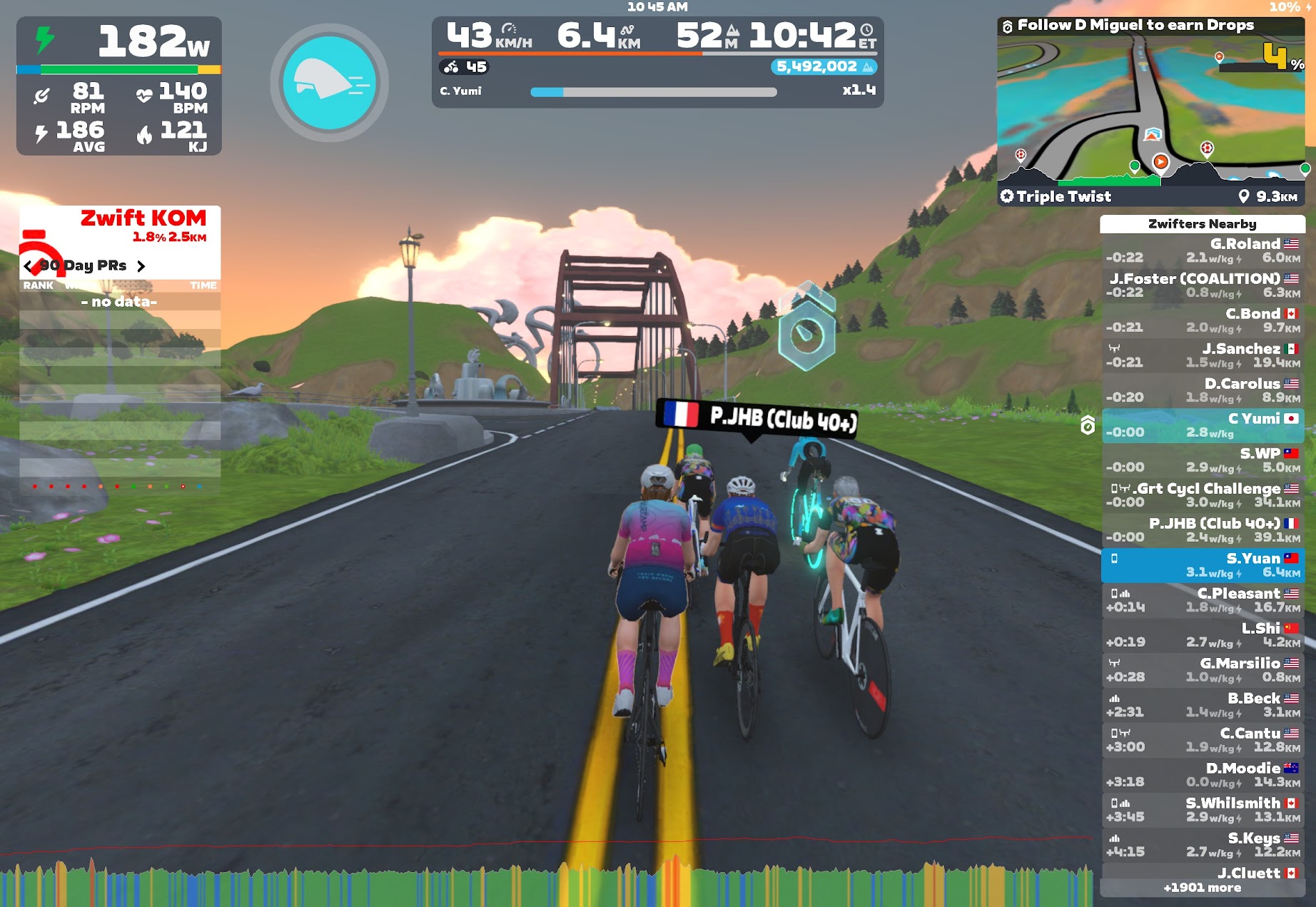The width and height of the screenshot is (1316, 907).
Task: Select J.Sanchez in the rider list
Action: [x=1203, y=355]
